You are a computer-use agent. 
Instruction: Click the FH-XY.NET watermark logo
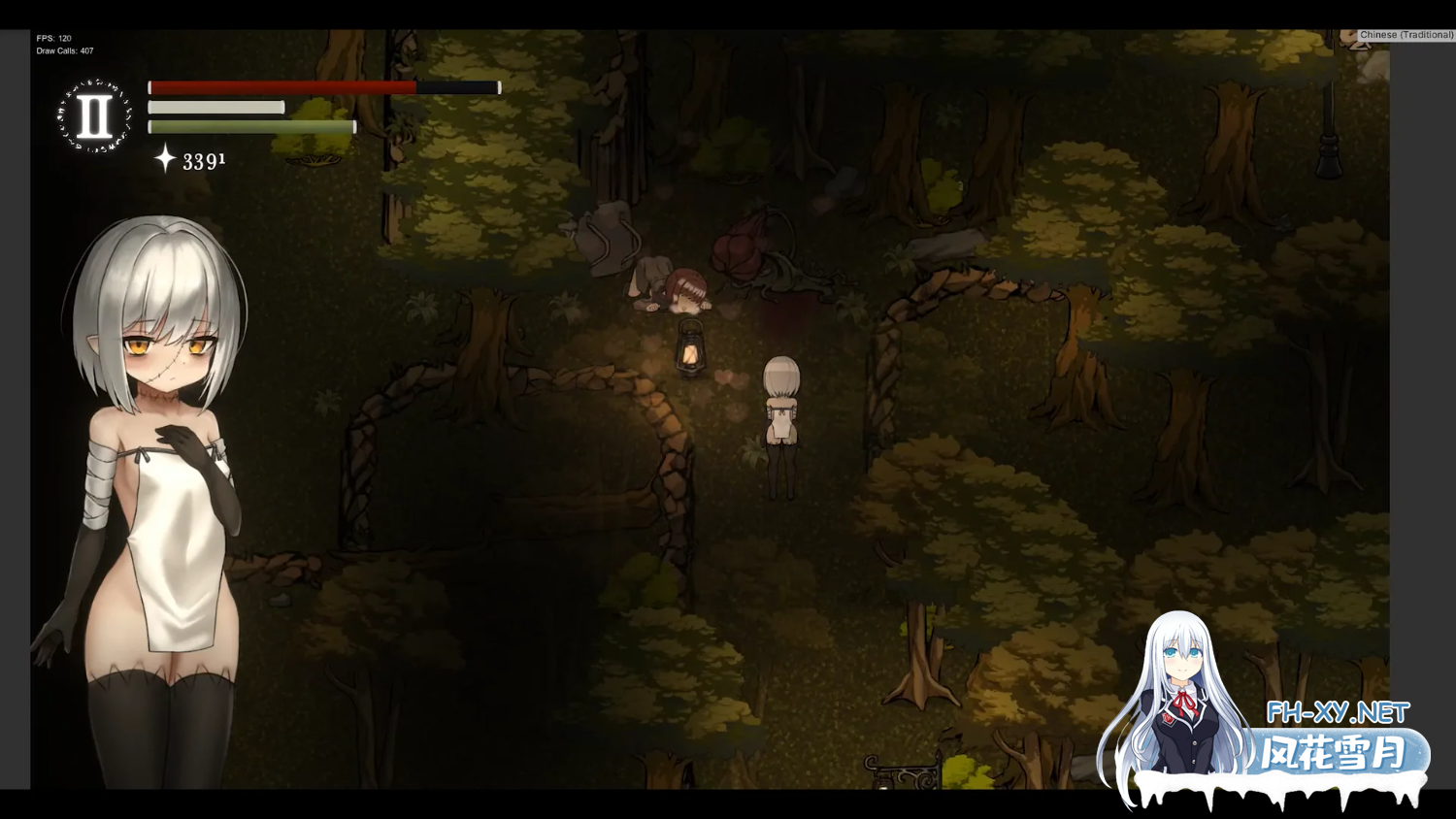pyautogui.click(x=1337, y=713)
